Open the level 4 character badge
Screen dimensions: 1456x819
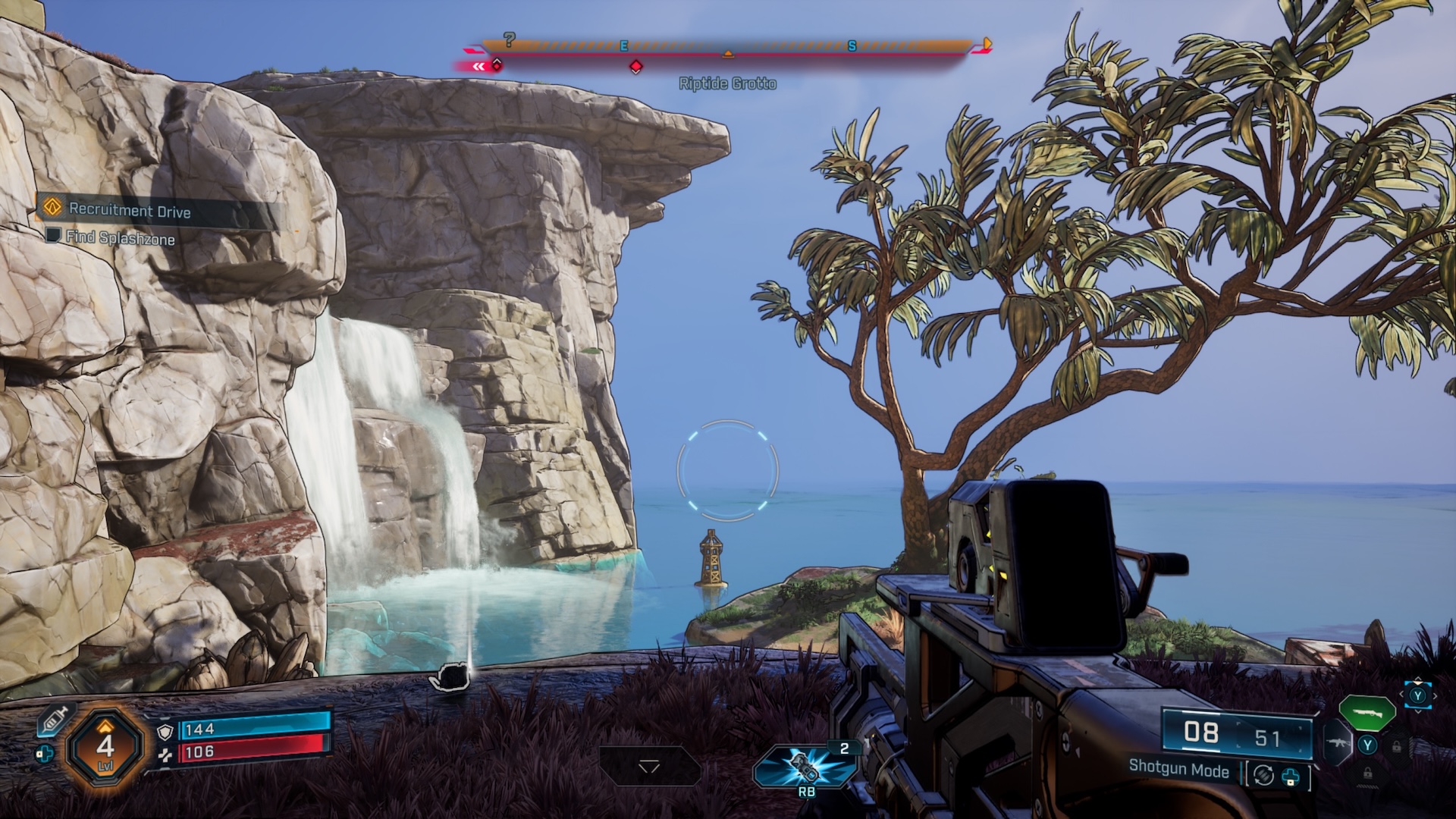105,746
